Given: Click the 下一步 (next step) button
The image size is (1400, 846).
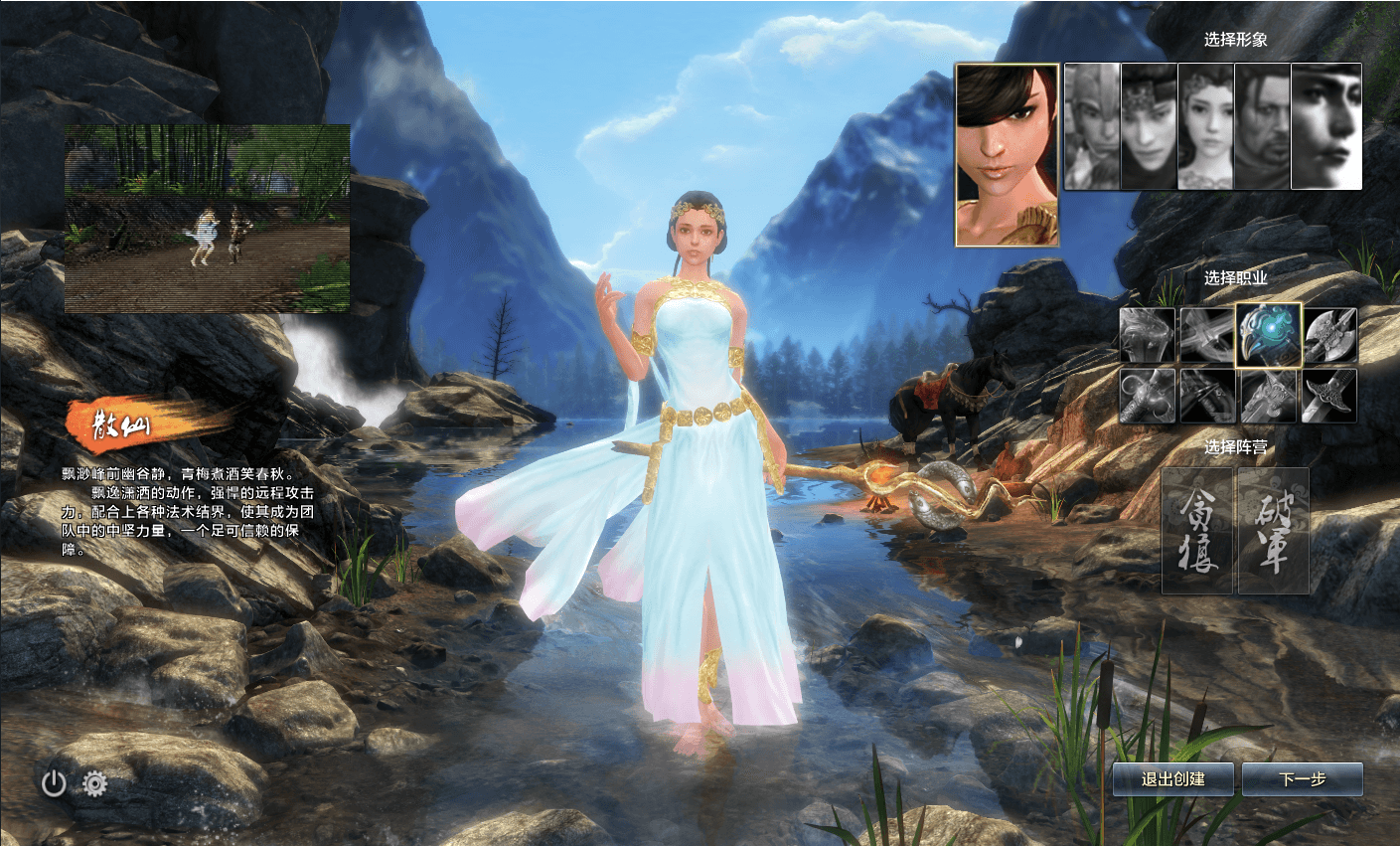Looking at the screenshot, I should tap(1303, 779).
